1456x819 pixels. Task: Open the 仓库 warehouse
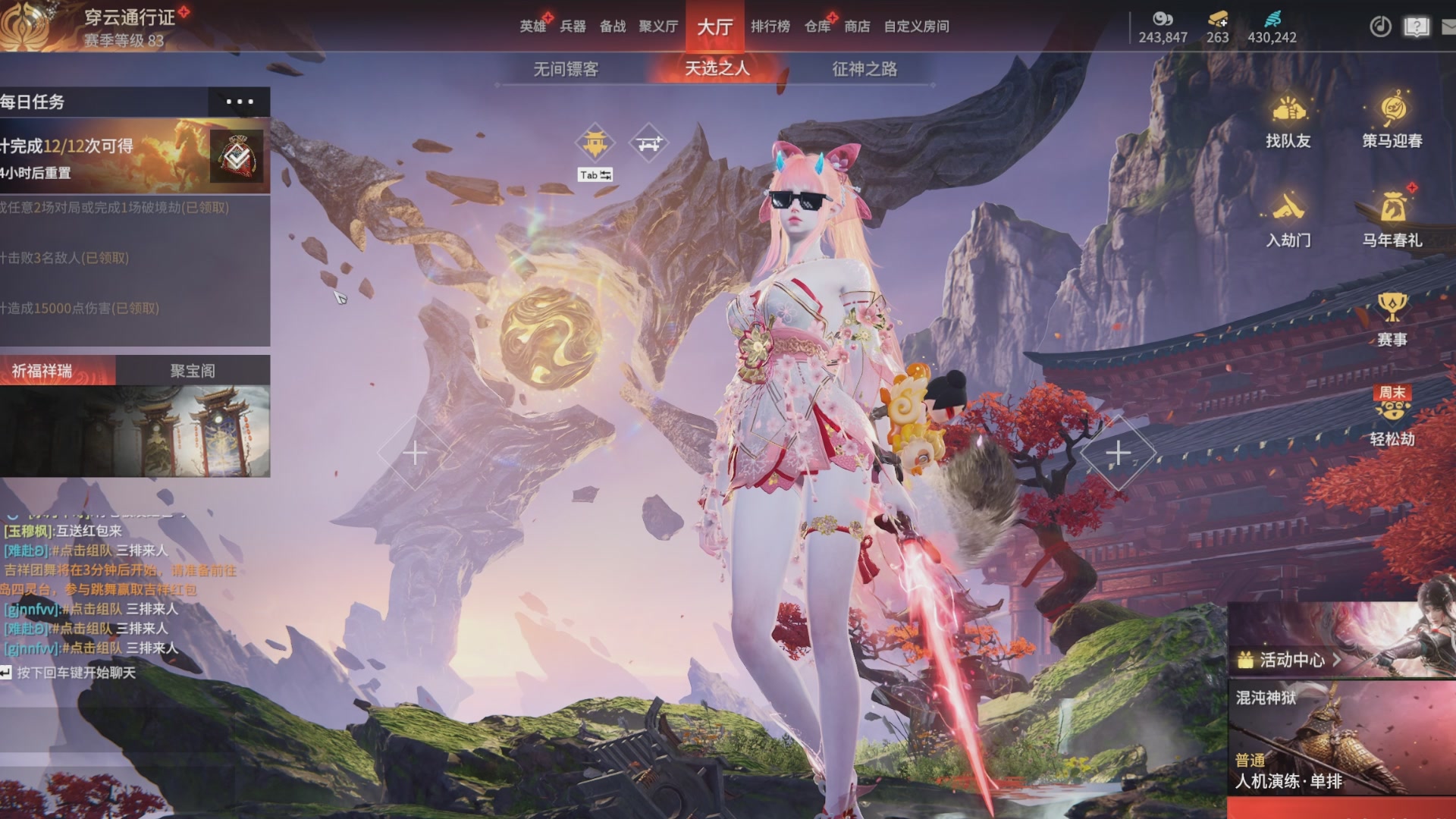pos(817,27)
